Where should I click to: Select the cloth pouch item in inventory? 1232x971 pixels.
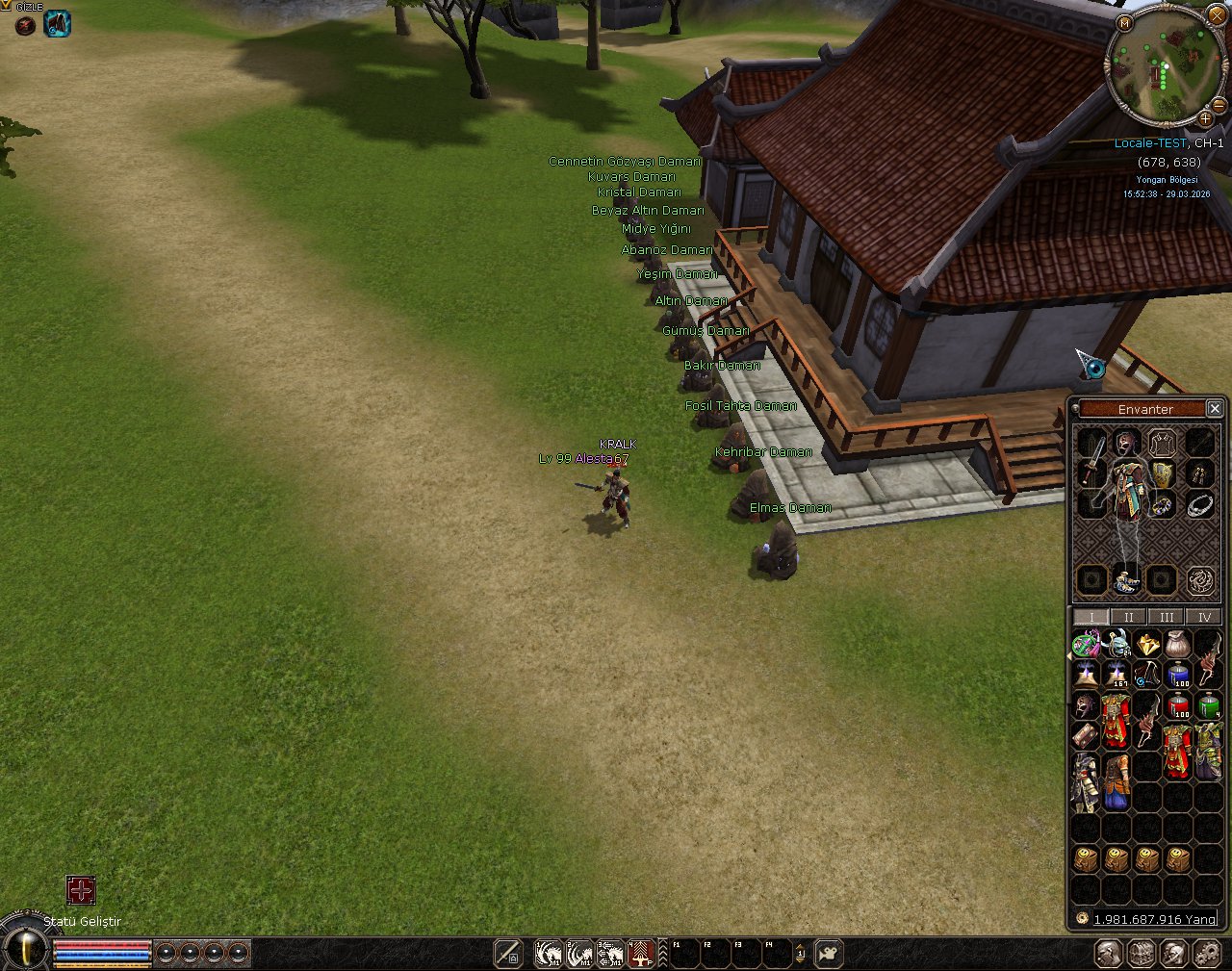coord(1178,644)
